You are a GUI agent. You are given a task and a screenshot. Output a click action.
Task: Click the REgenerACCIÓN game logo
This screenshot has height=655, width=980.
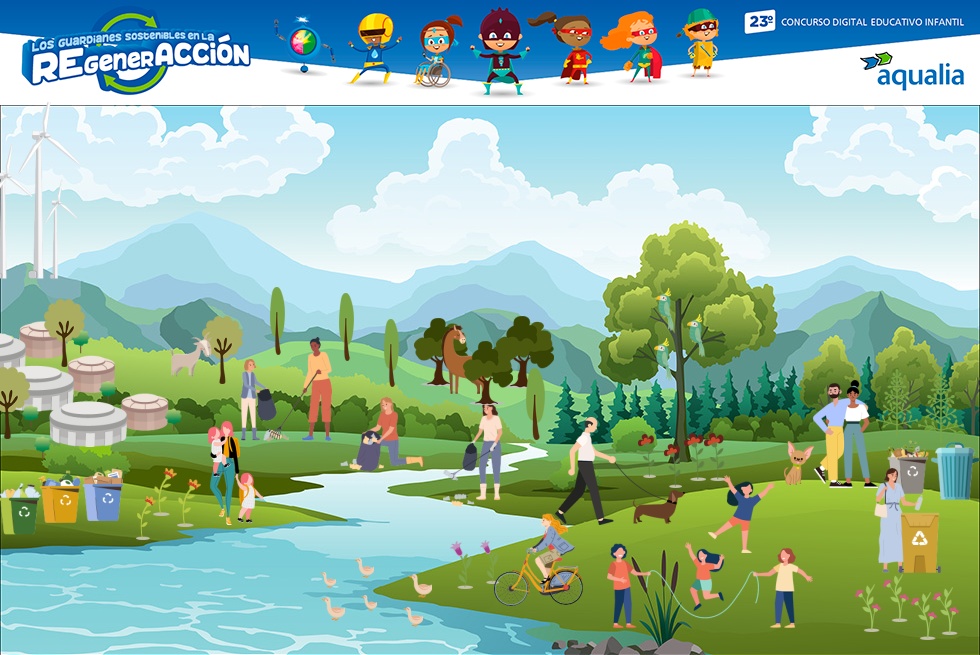click(x=137, y=55)
